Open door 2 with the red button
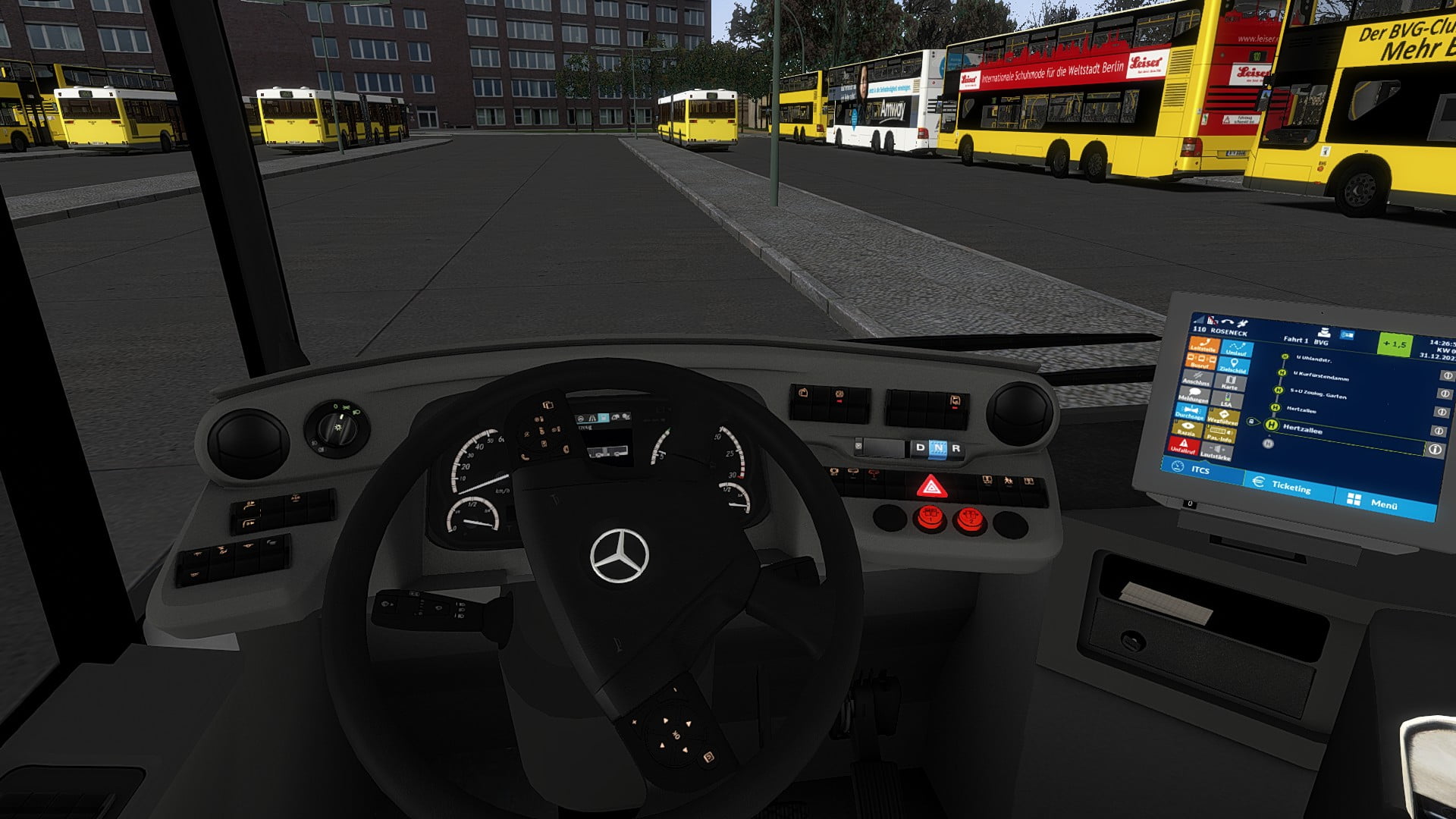The image size is (1456, 819). click(x=968, y=520)
